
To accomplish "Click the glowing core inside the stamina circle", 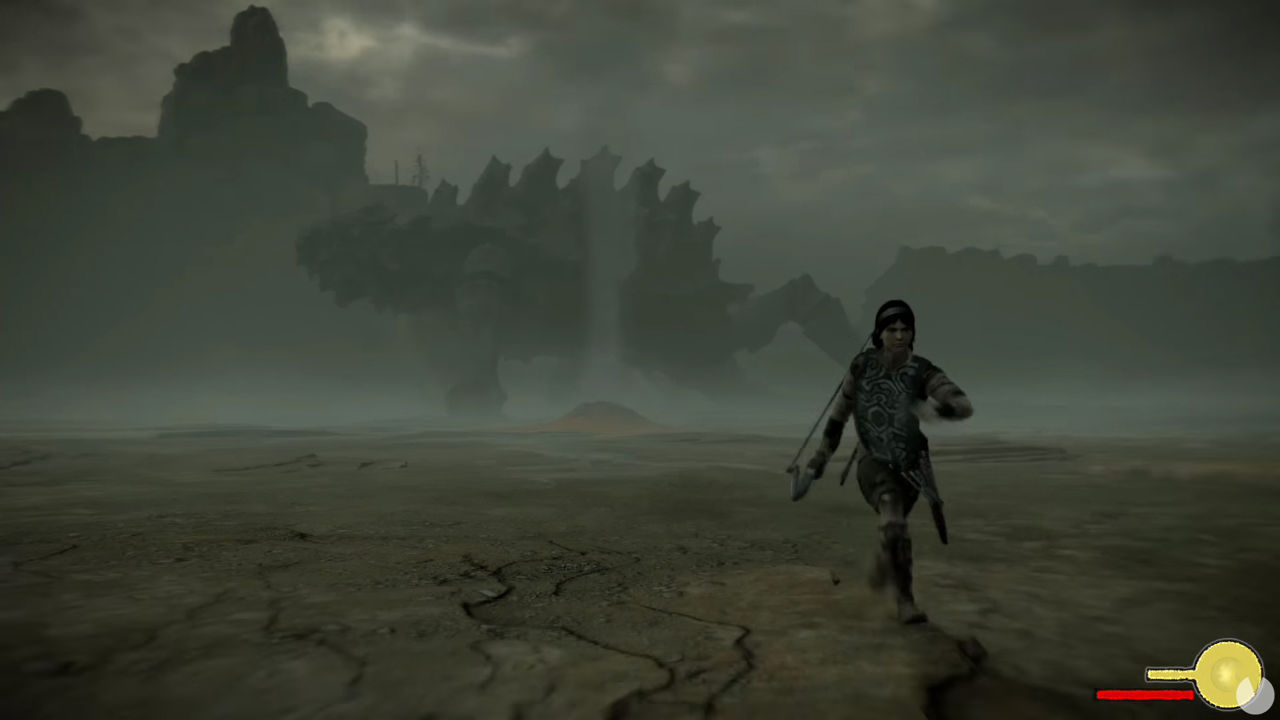I will click(x=1224, y=672).
